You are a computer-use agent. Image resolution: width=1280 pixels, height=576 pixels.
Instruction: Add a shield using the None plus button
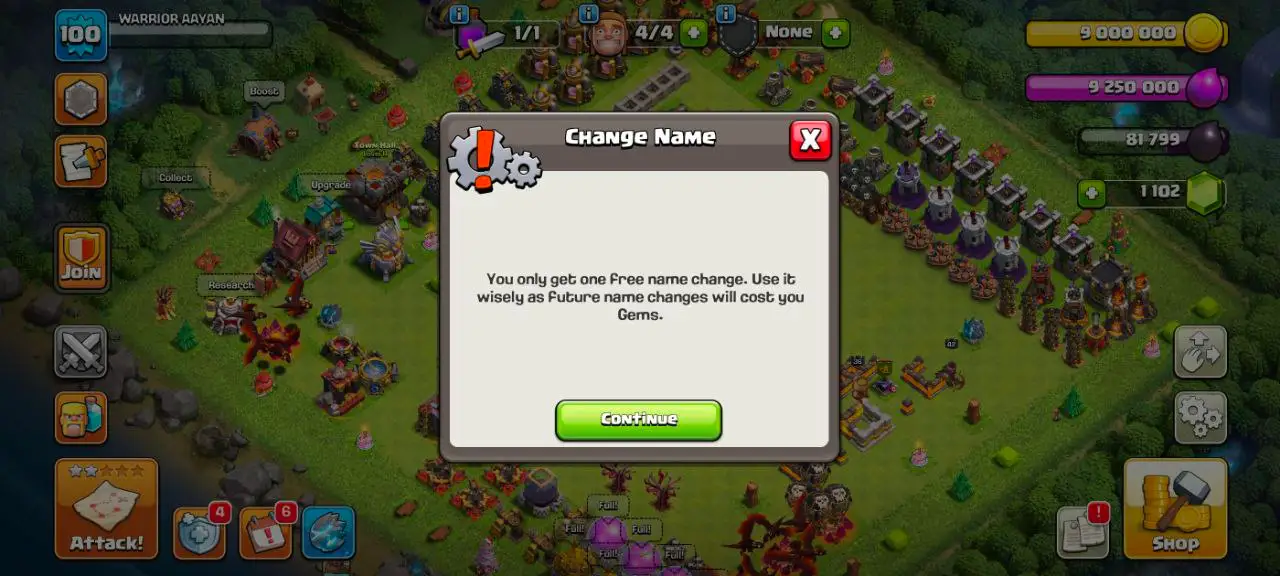click(x=835, y=33)
